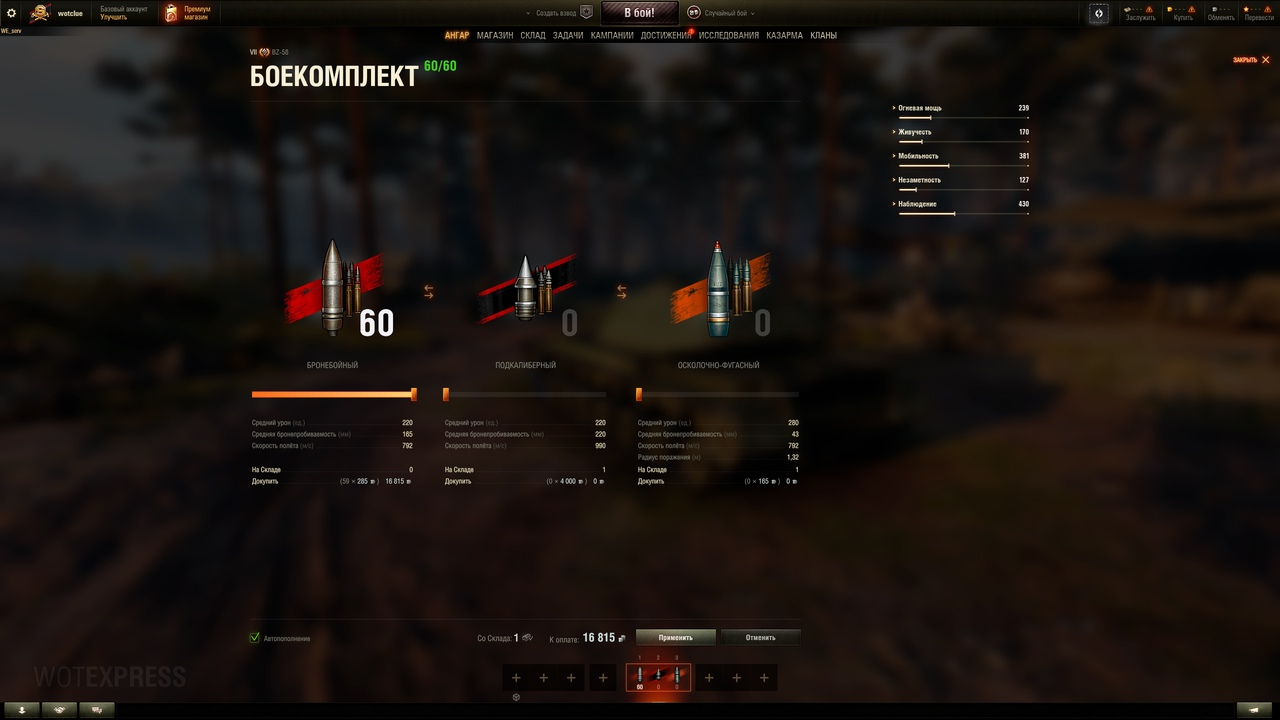Go to the КАМПАНИИ tab
Screen dimensions: 1280x720
tap(612, 35)
